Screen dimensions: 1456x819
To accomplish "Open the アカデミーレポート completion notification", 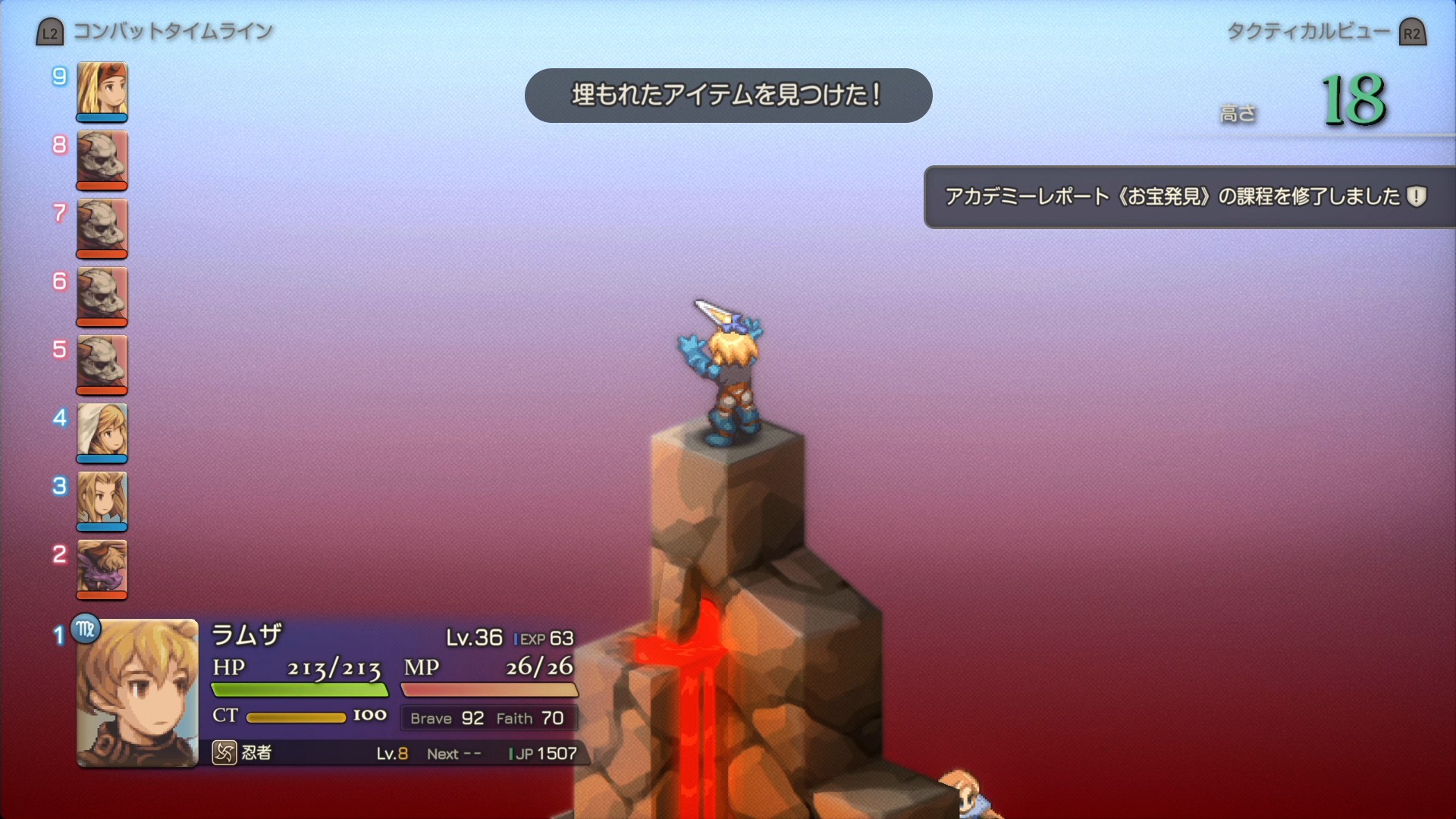I will (1187, 197).
